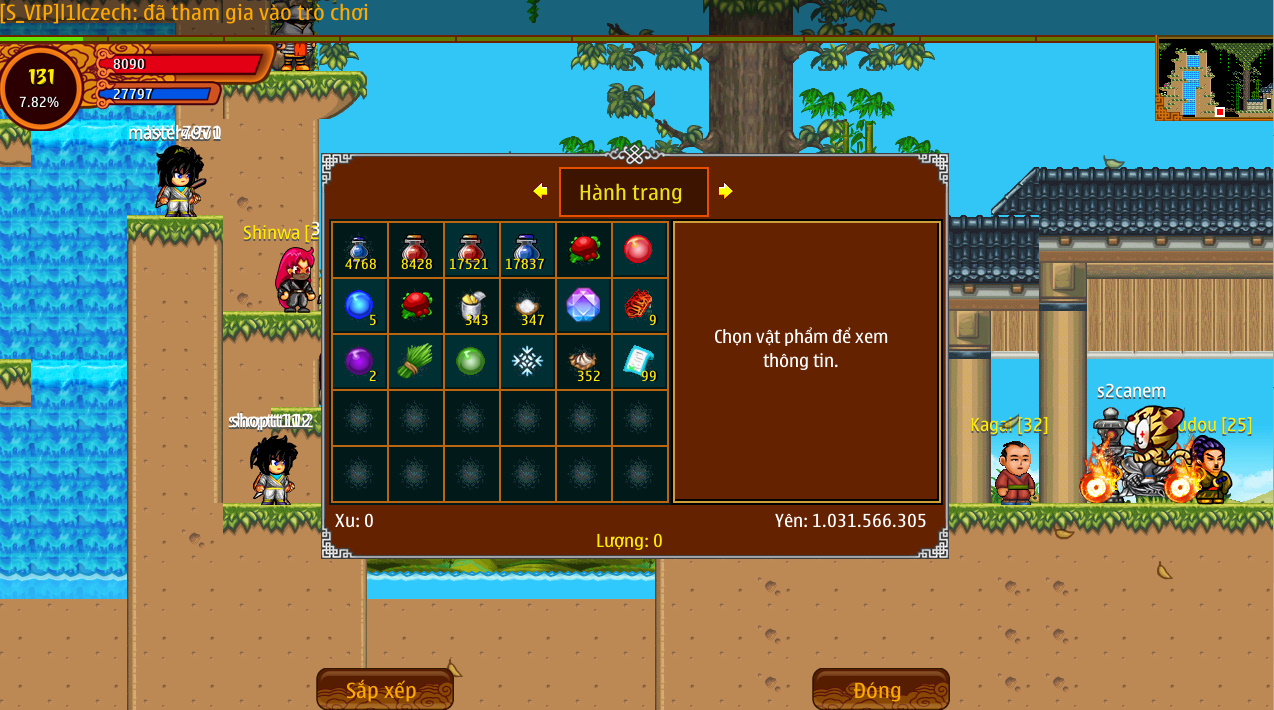This screenshot has height=710, width=1274.
Task: Select the Hành trang tab header
Action: pyautogui.click(x=633, y=192)
